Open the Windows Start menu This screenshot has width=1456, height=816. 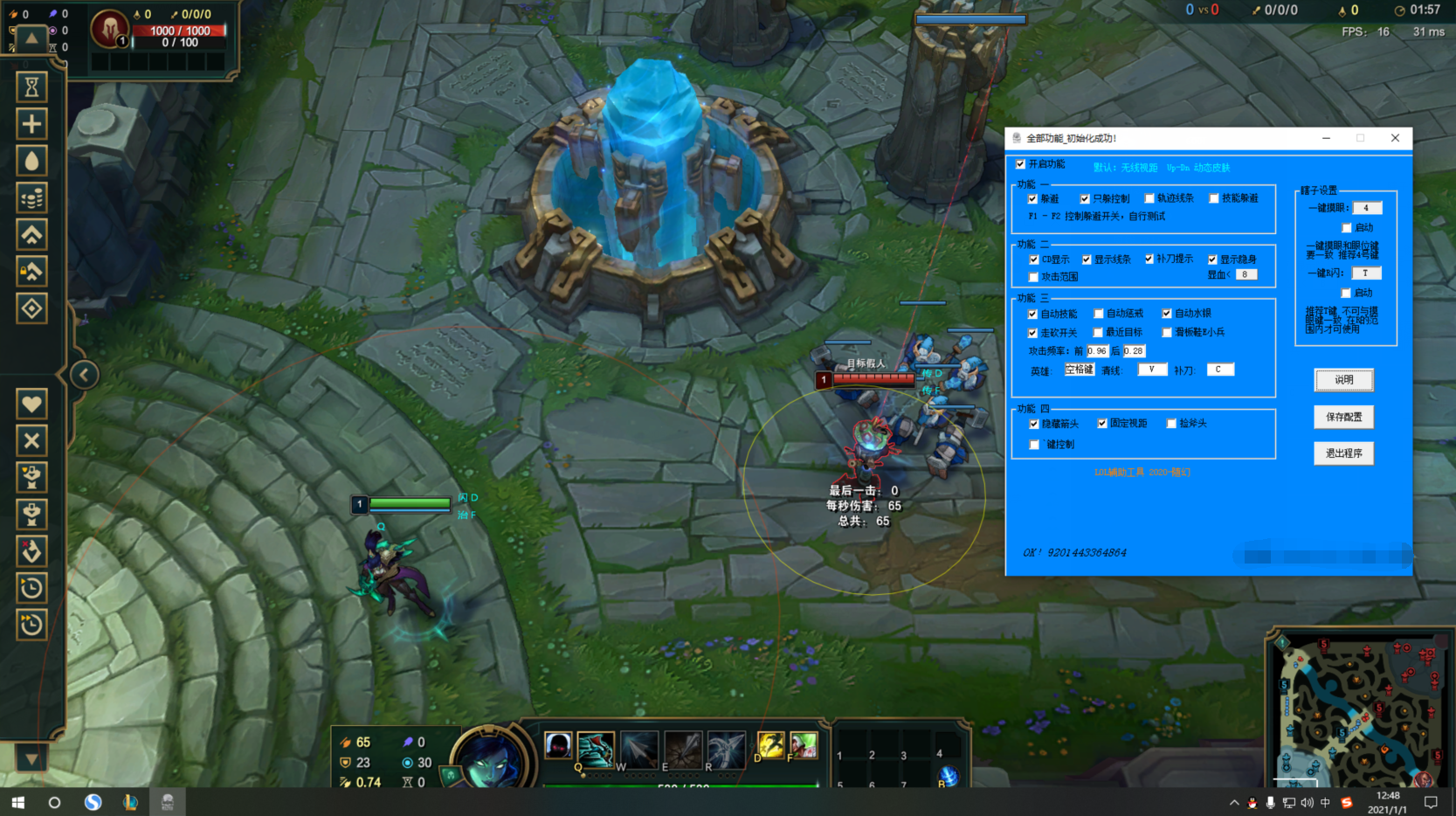tap(17, 802)
